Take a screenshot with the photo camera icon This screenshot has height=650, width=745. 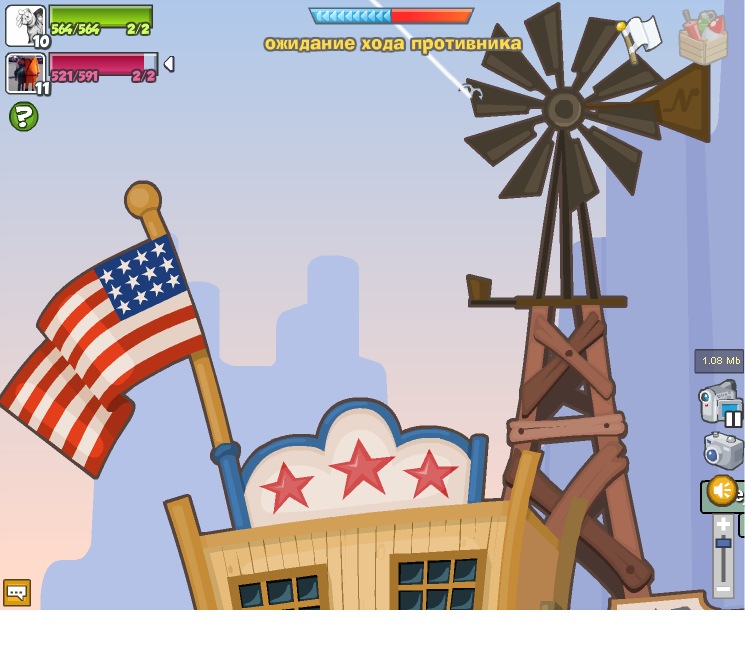tap(723, 450)
